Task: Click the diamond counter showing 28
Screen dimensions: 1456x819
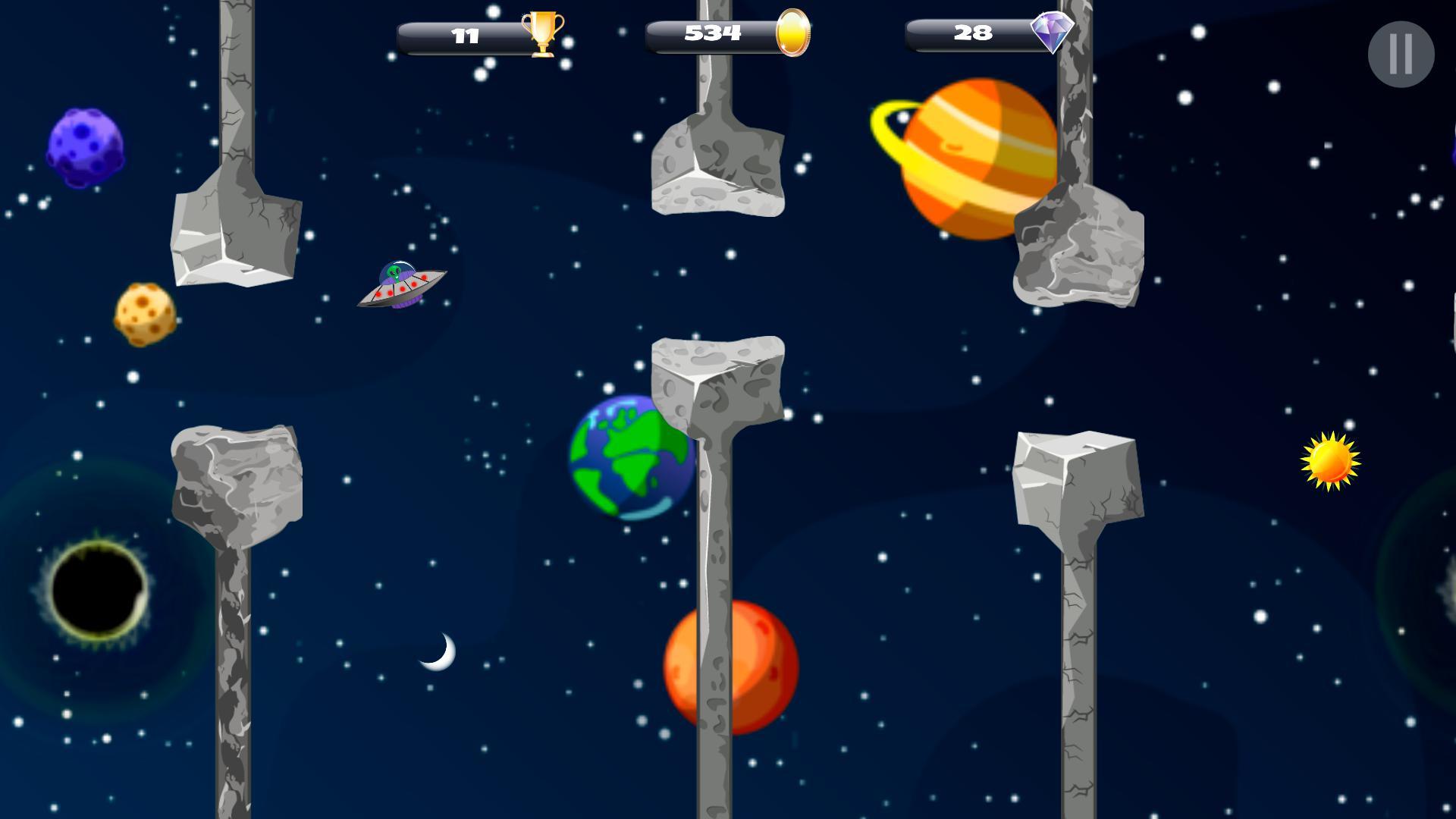Action: [971, 32]
